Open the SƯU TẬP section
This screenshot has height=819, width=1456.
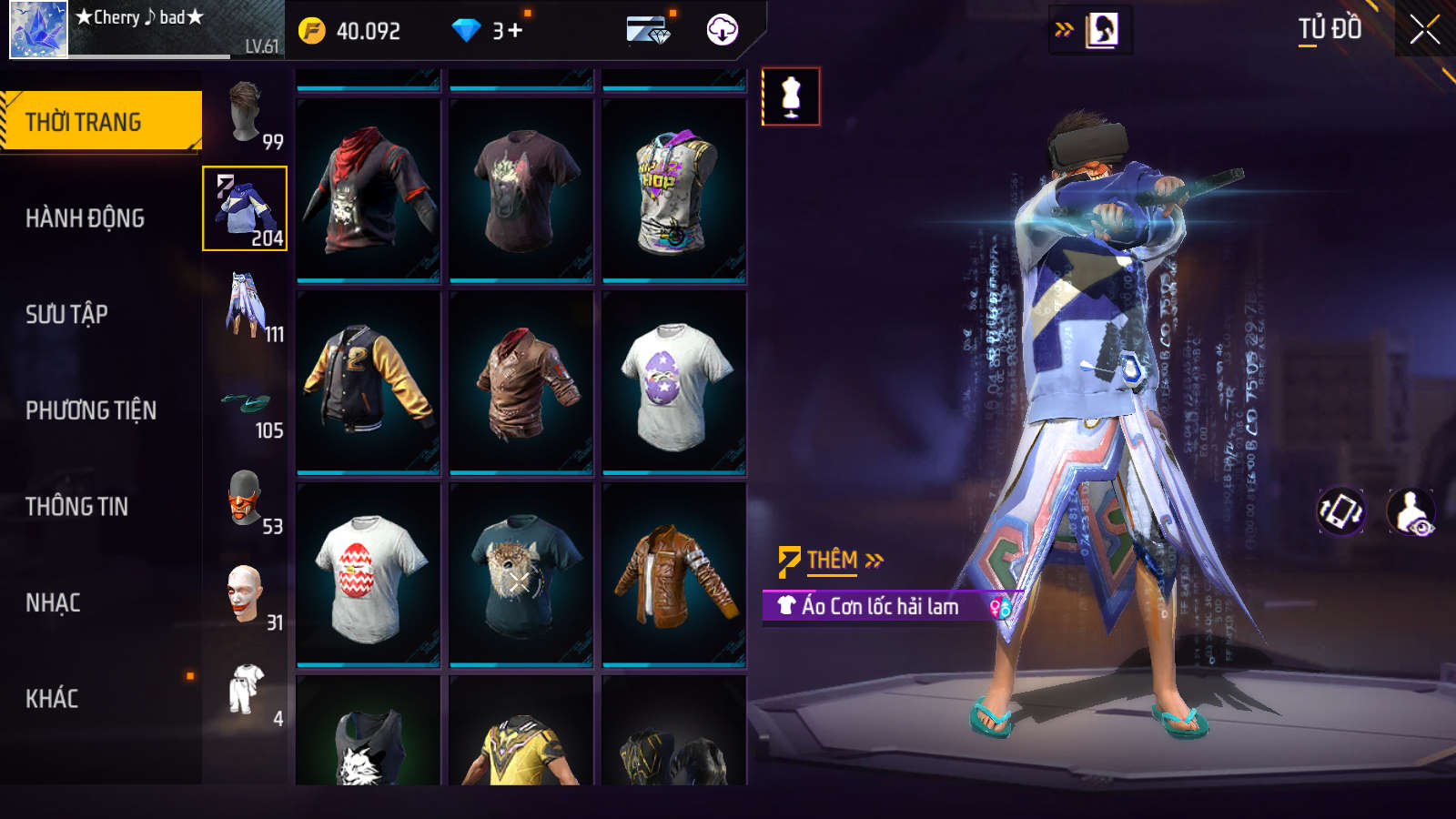[66, 315]
